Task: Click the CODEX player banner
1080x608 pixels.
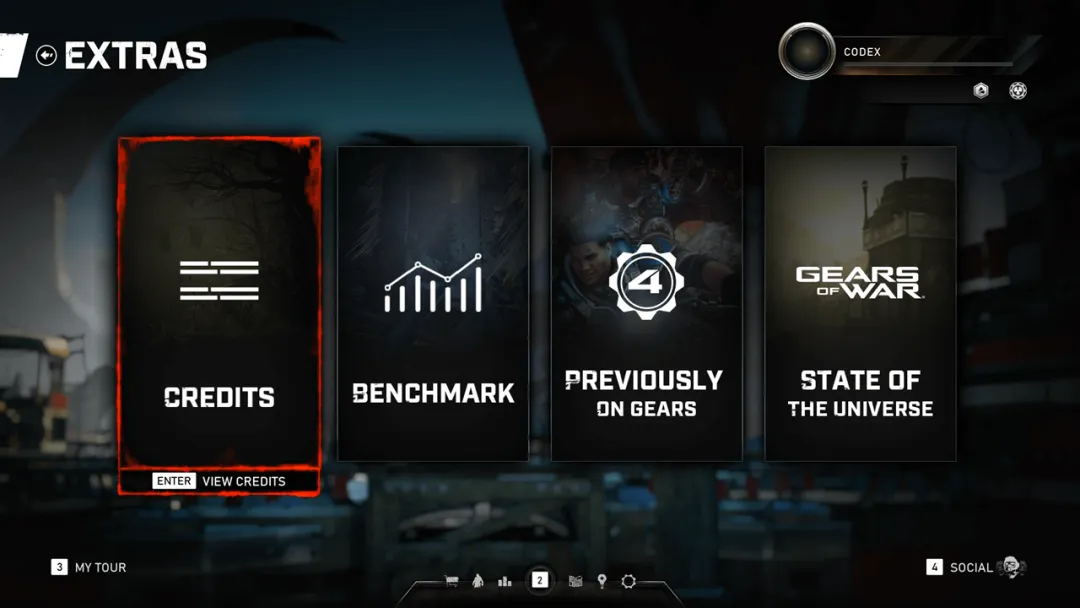Action: coord(920,52)
